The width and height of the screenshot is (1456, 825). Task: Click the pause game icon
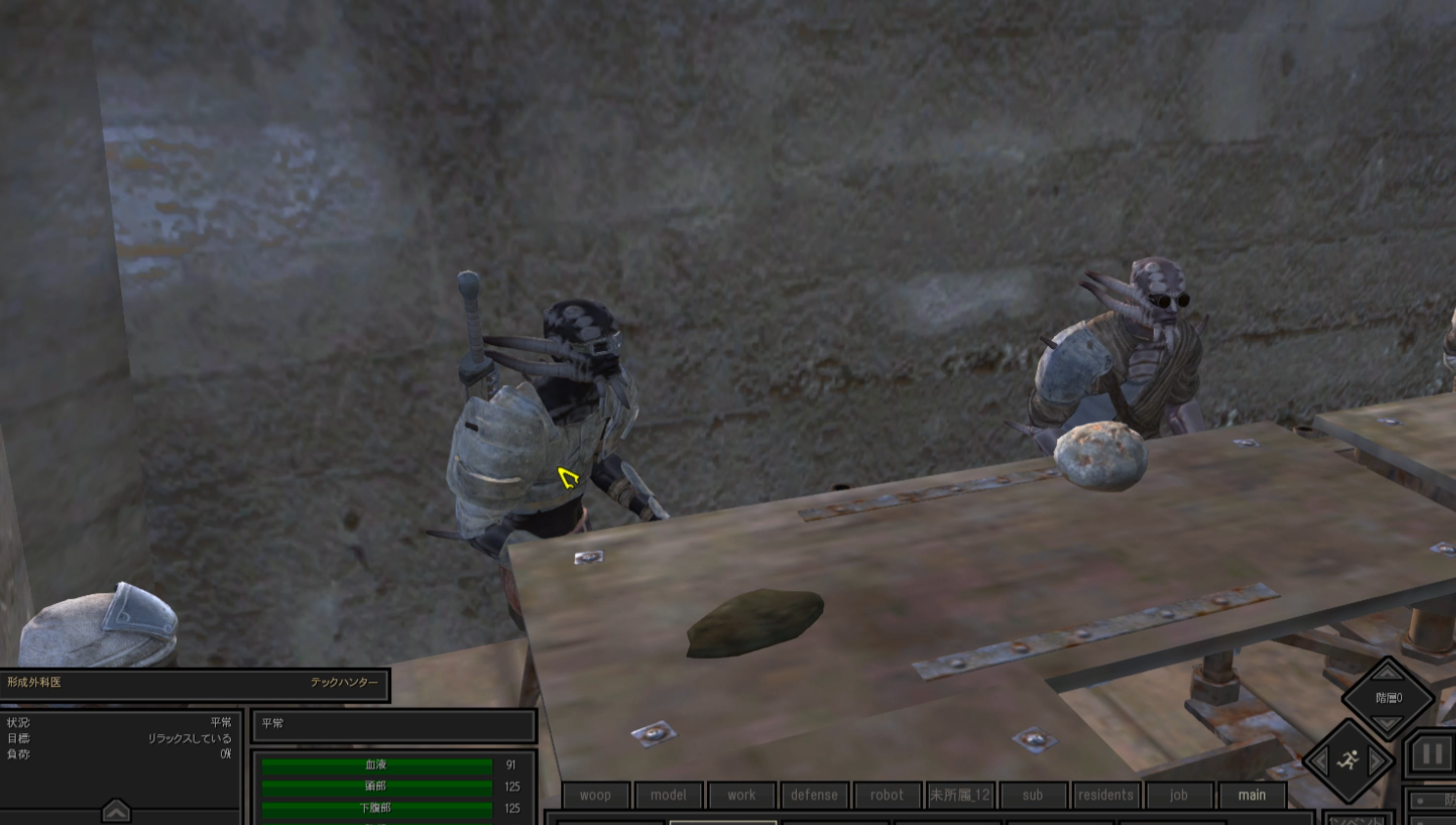click(x=1433, y=753)
